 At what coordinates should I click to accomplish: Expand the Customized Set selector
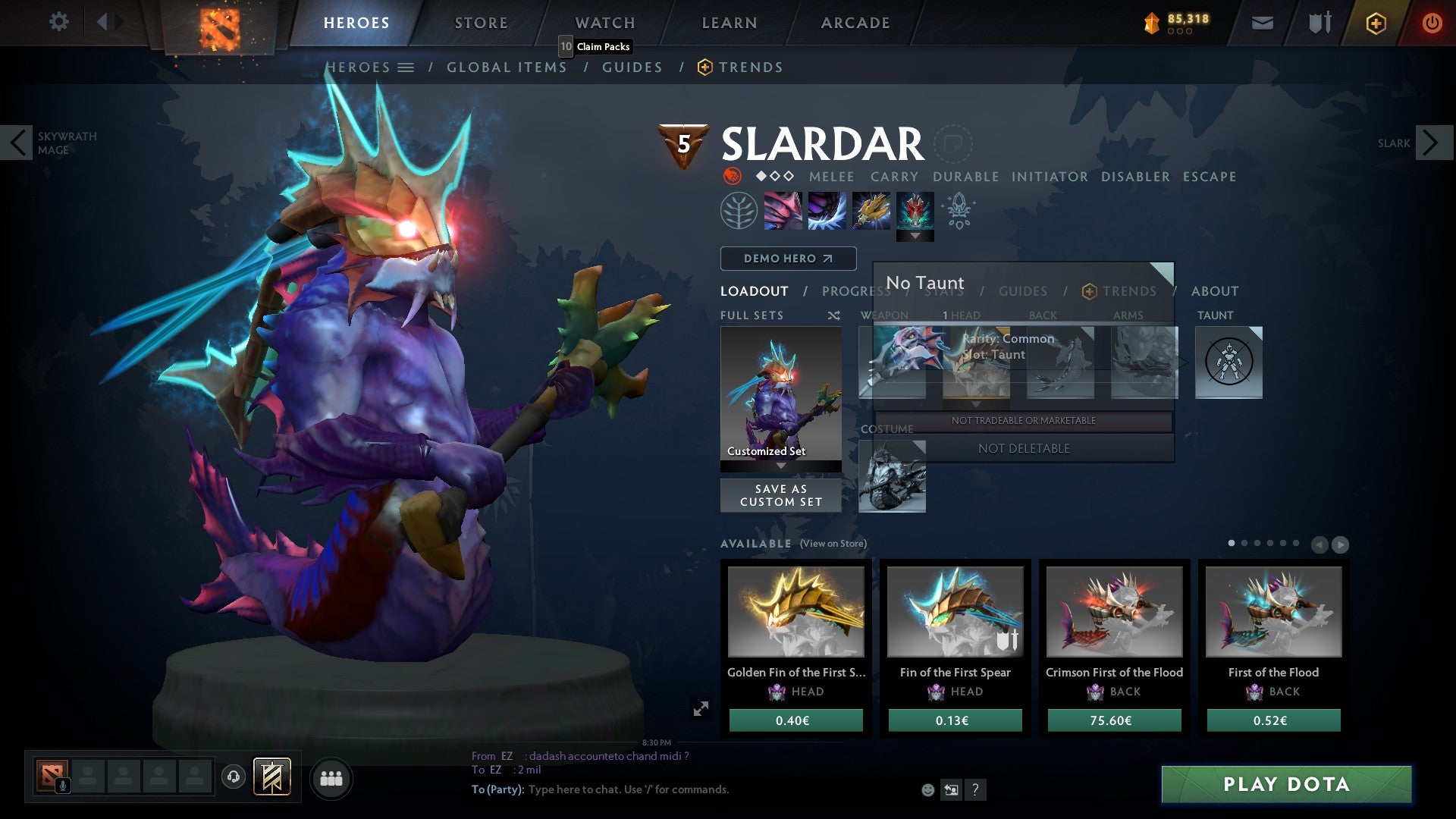click(781, 466)
